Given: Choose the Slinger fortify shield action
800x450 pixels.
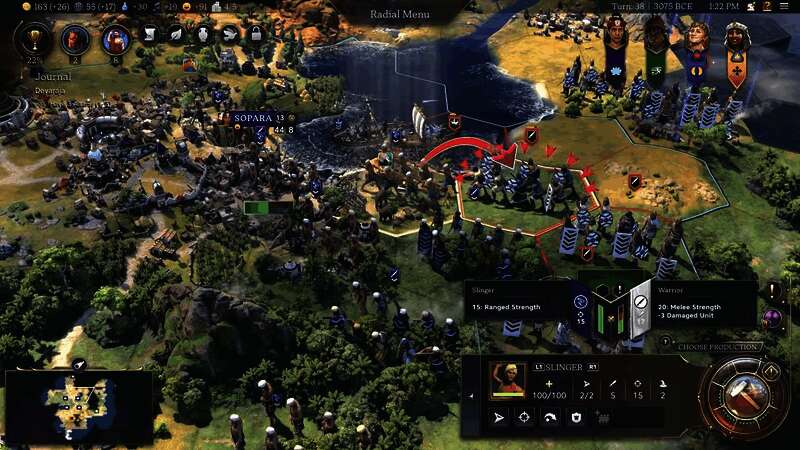Looking at the screenshot, I should point(577,417).
